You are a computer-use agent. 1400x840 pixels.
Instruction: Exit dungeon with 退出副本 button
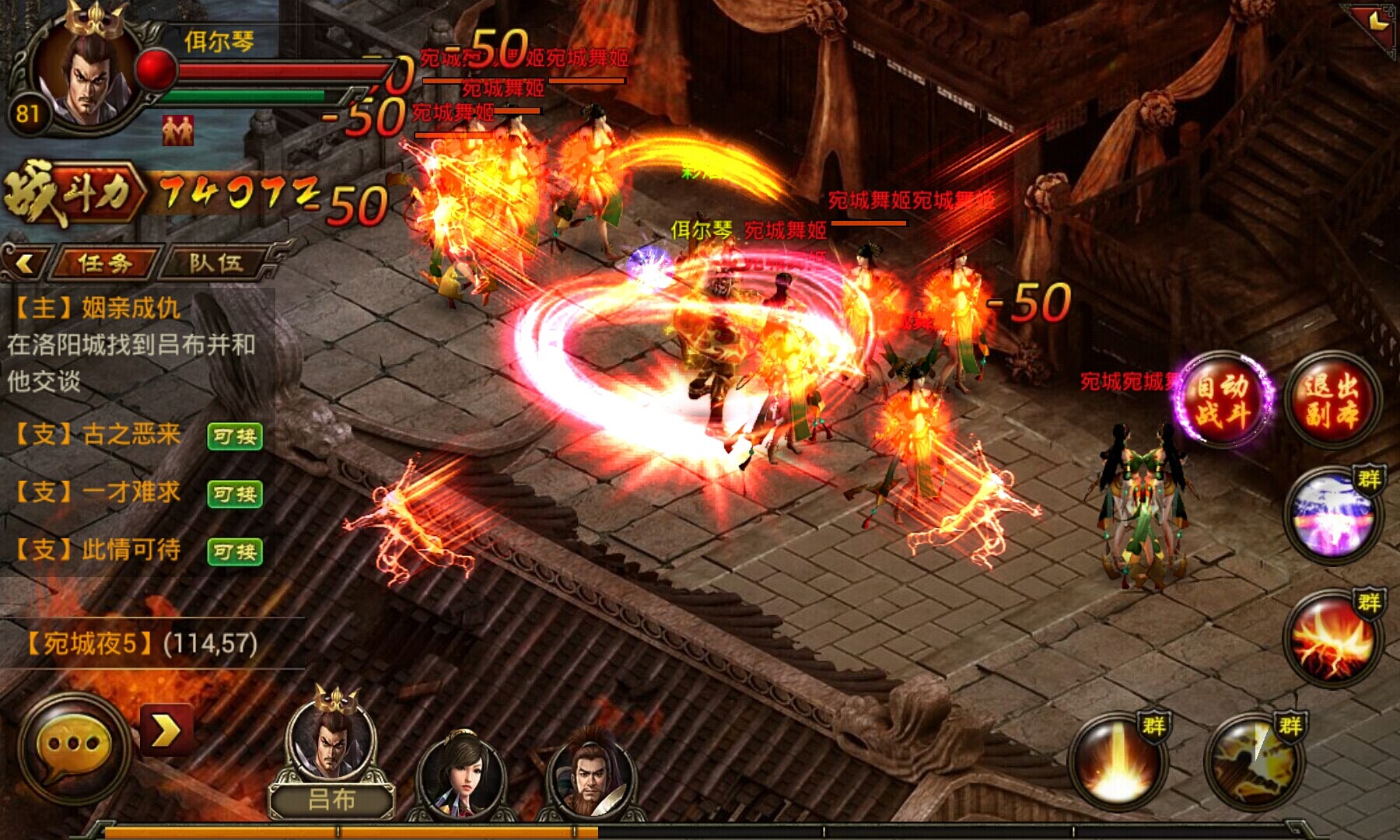pos(1332,401)
